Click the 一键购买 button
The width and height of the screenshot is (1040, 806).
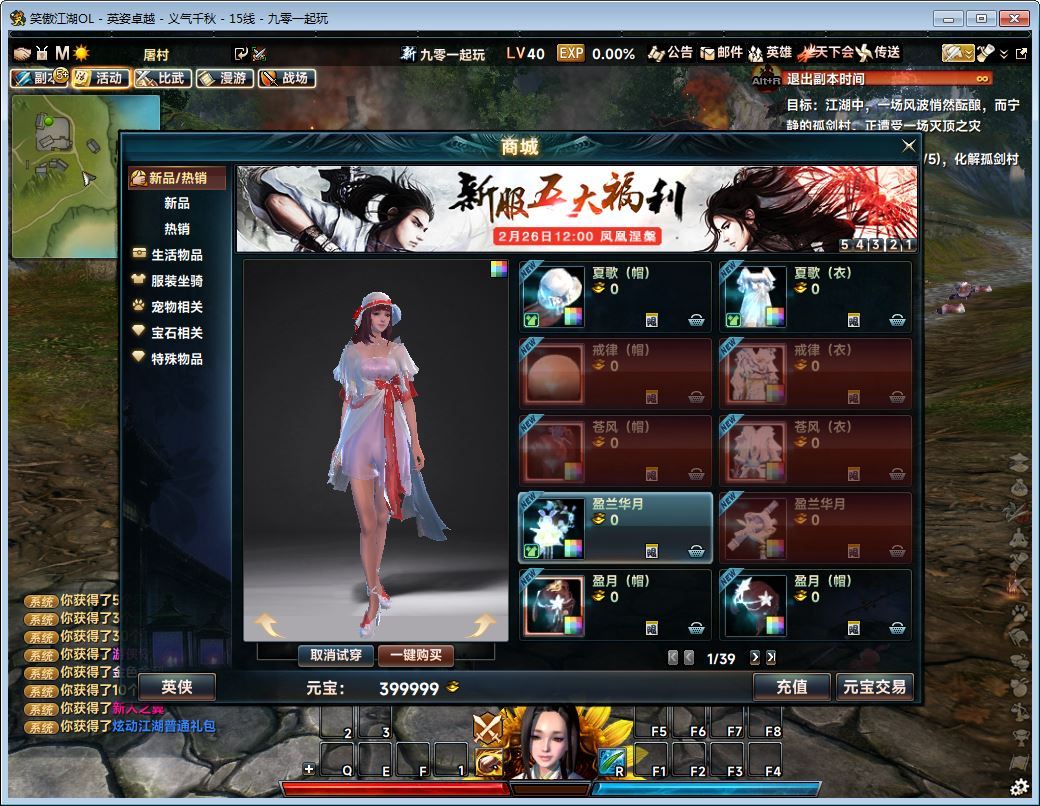coord(415,656)
